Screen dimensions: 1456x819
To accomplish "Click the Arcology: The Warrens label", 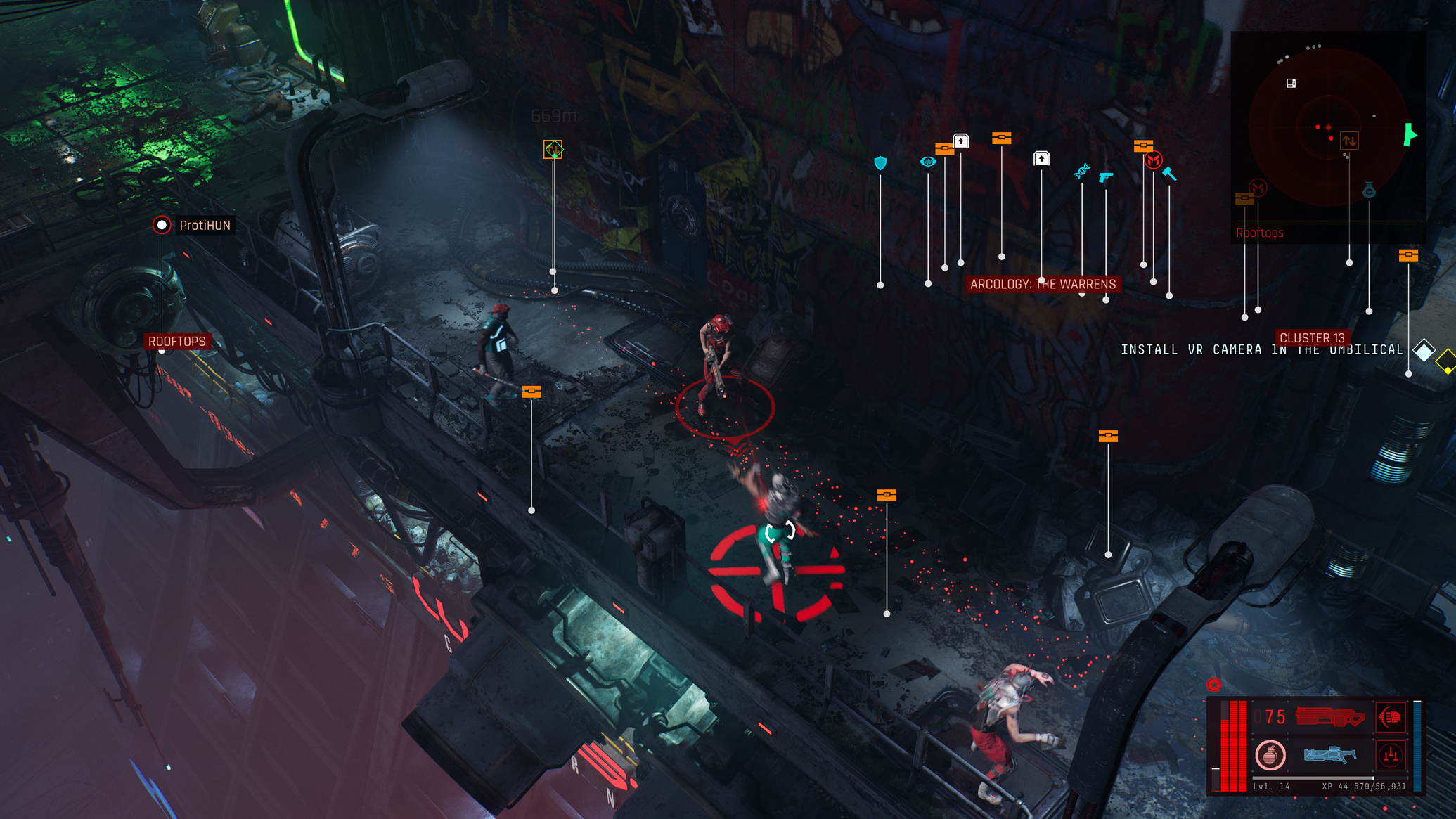I will coord(1043,284).
